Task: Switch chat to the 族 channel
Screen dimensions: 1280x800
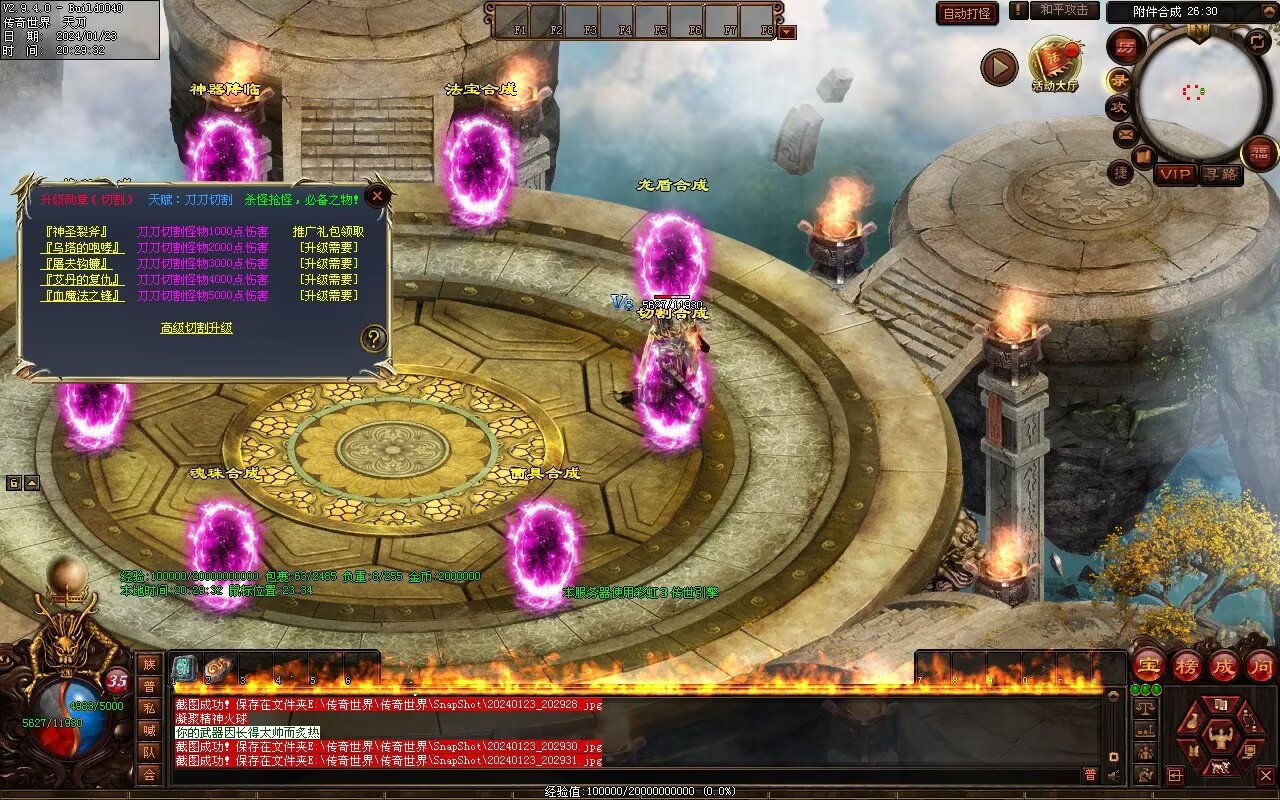Action: click(149, 663)
